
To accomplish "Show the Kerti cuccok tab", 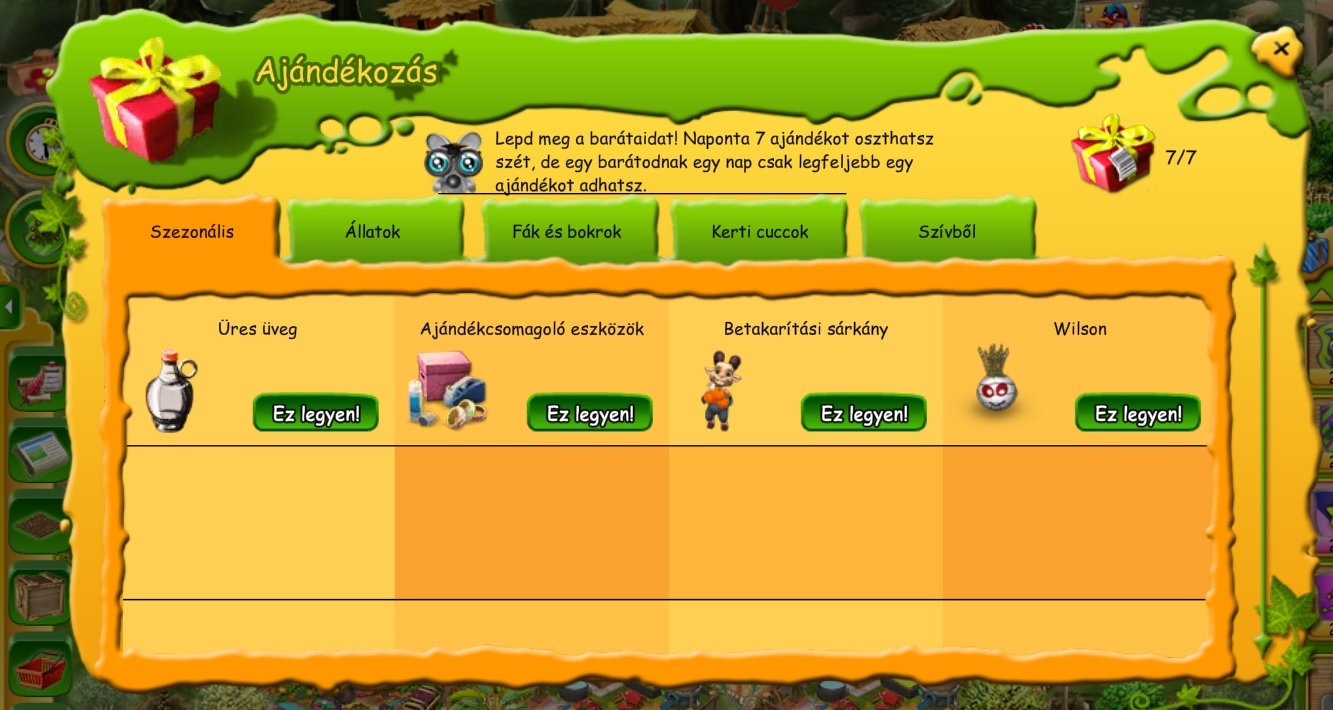I will click(x=760, y=232).
